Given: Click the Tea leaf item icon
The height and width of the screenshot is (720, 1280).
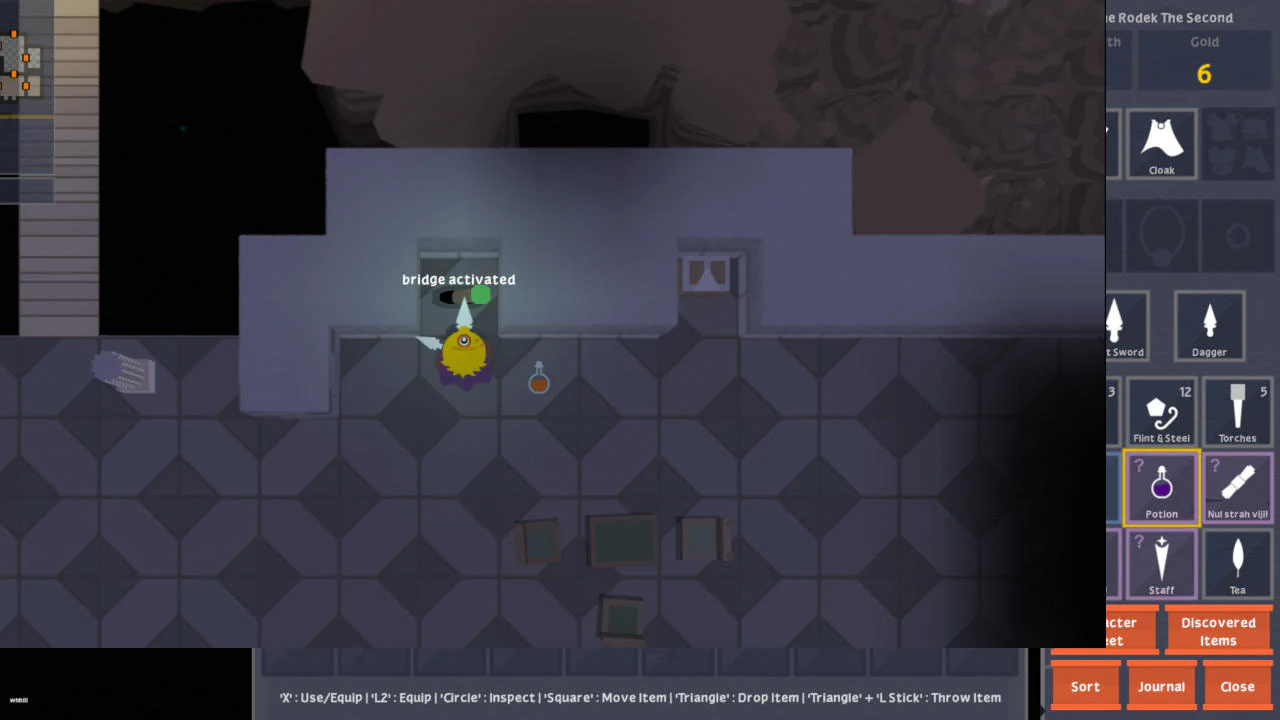Looking at the screenshot, I should (x=1237, y=563).
